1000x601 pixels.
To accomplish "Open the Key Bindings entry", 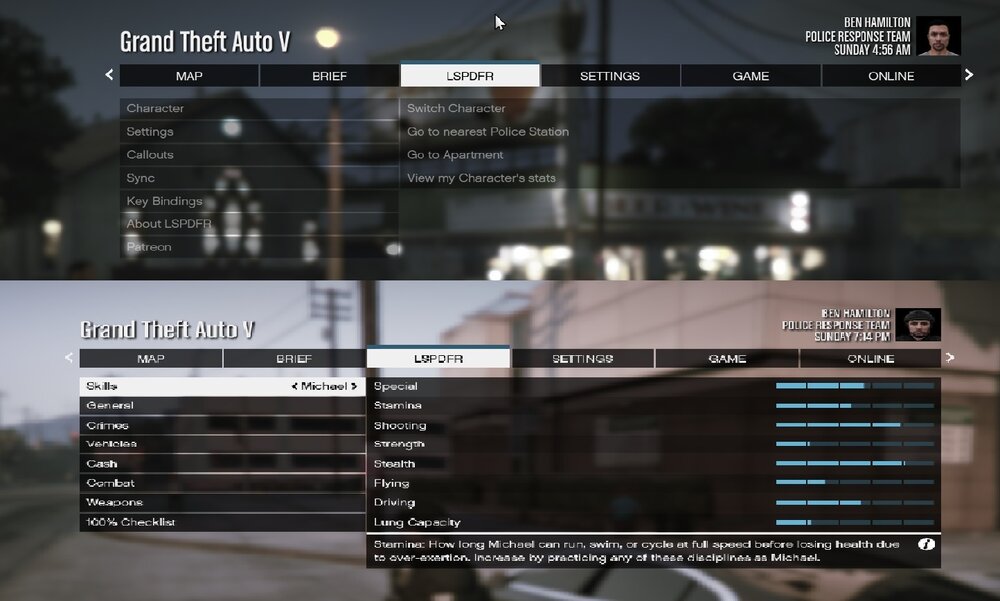I will click(x=164, y=201).
